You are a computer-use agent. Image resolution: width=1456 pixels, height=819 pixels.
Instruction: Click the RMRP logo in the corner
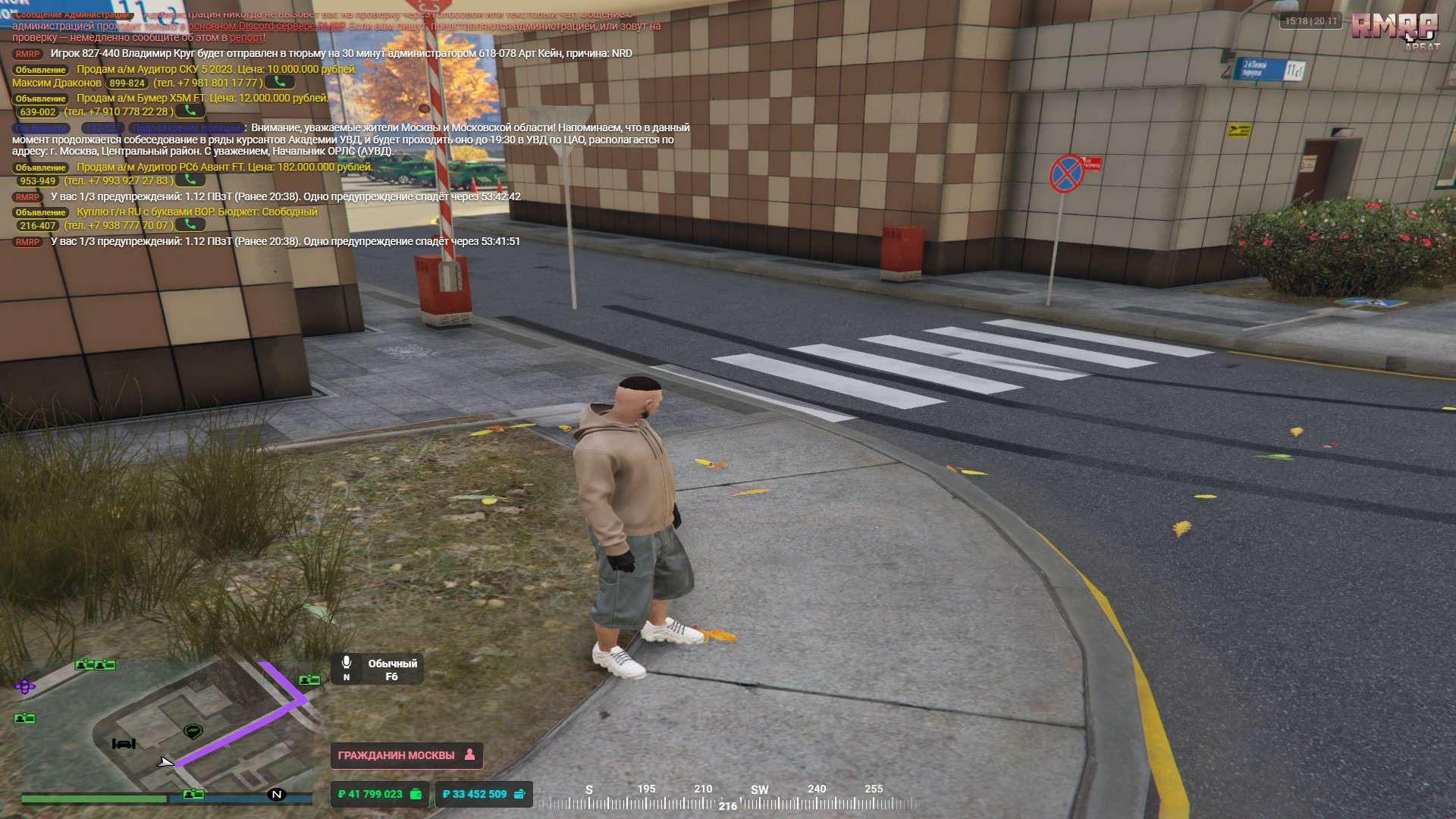pos(1394,28)
